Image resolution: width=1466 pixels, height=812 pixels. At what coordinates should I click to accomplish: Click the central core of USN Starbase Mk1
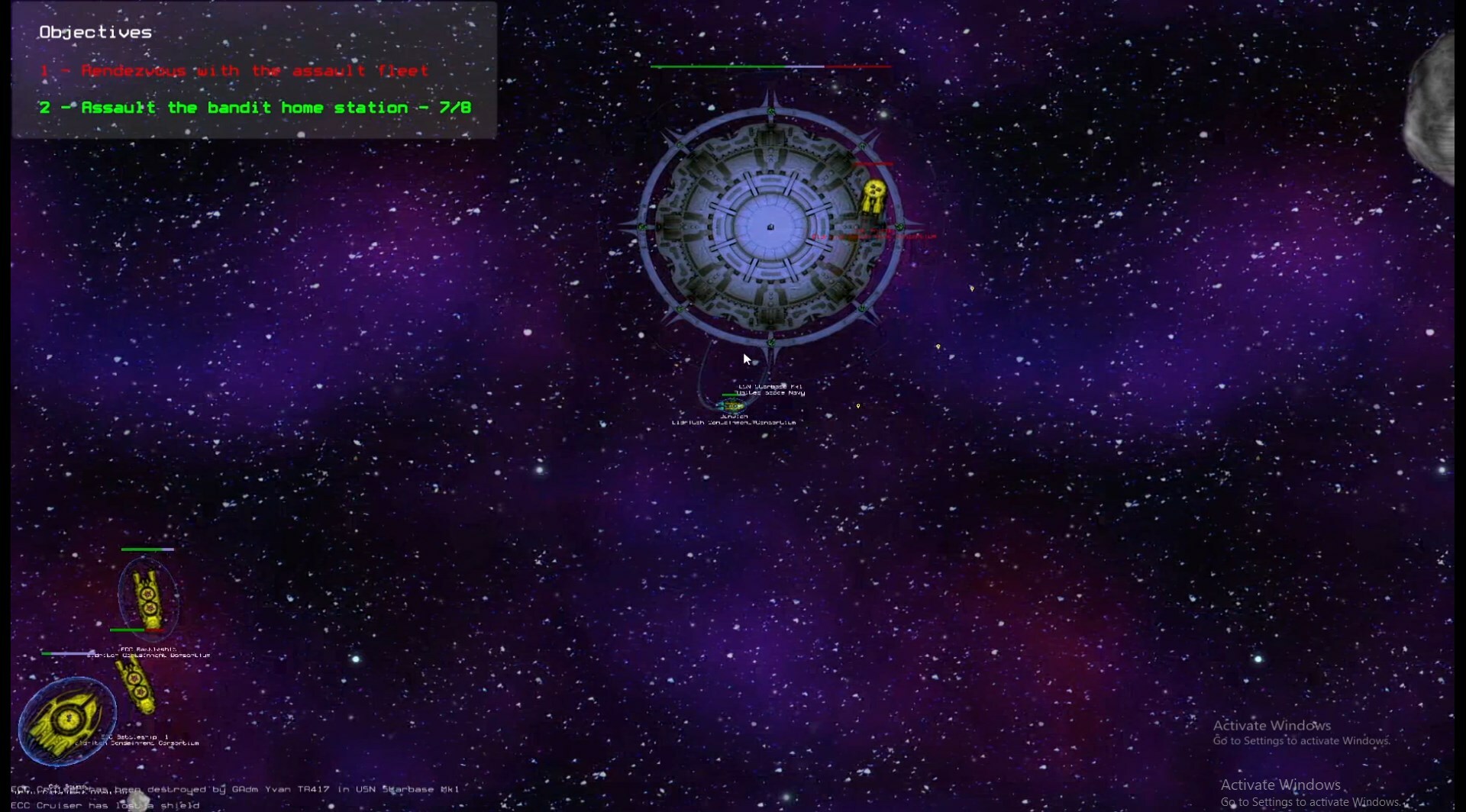(771, 227)
